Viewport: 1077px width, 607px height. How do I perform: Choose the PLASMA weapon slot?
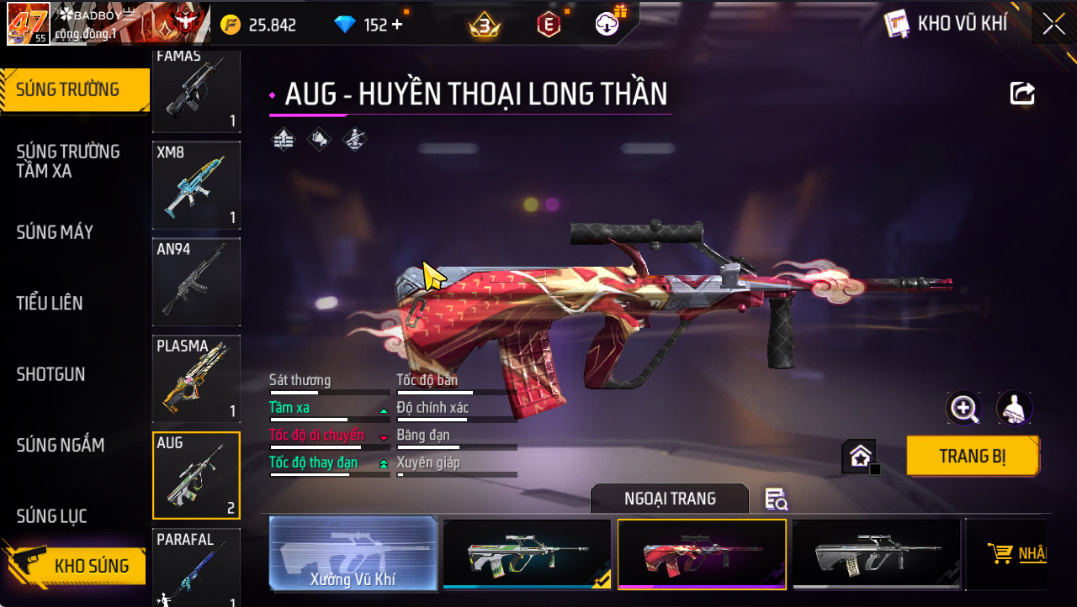click(196, 380)
